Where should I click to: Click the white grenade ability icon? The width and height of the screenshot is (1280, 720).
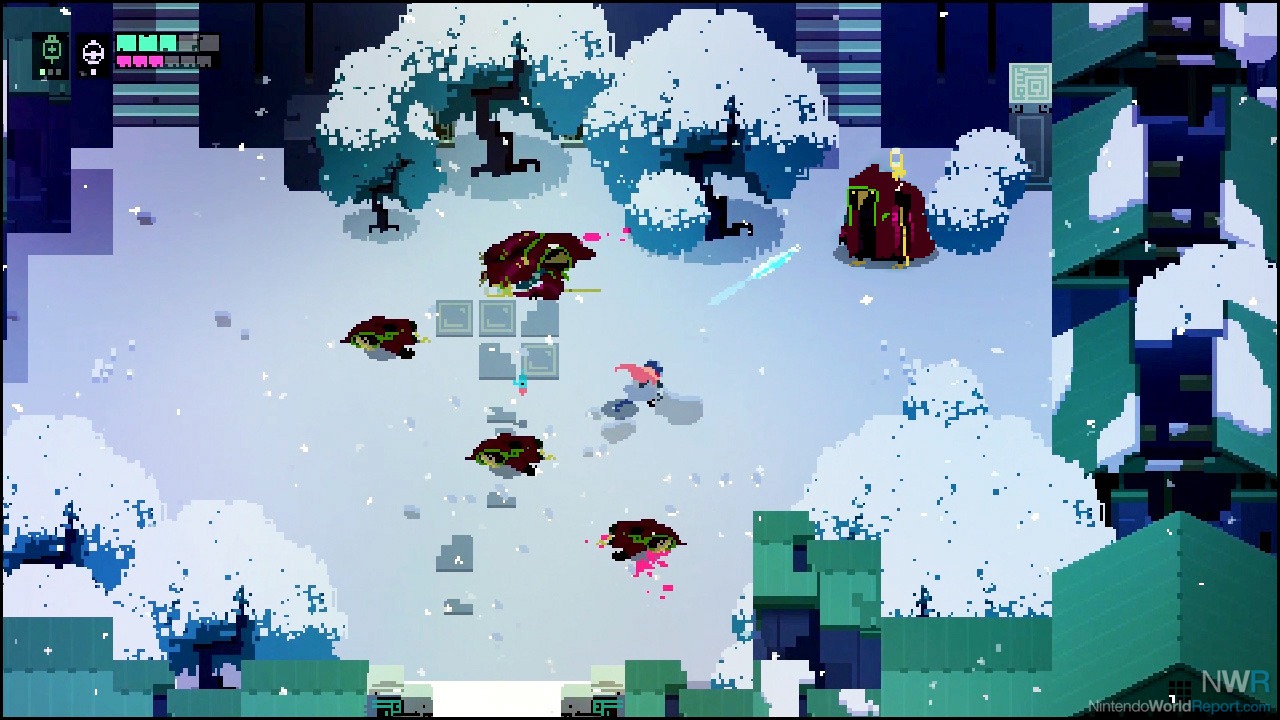coord(94,53)
